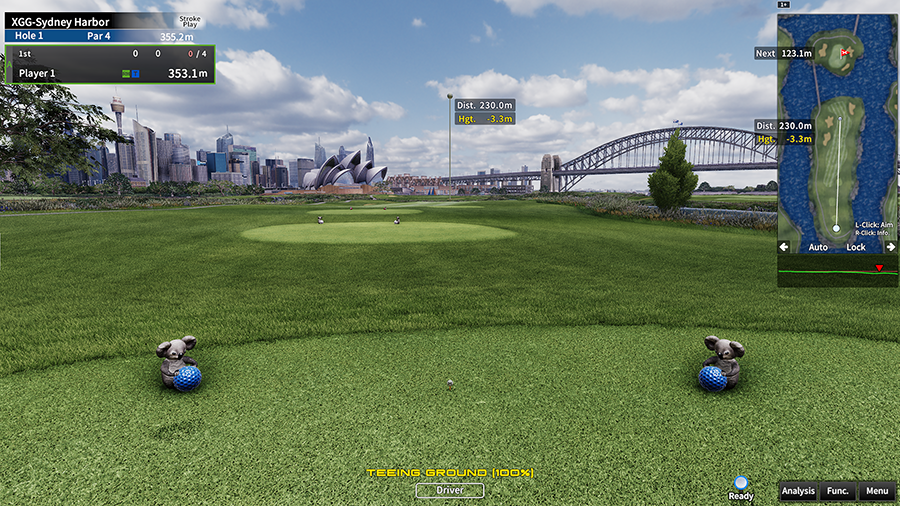Click the Func. button
Screen dimensions: 900x506
pos(837,491)
